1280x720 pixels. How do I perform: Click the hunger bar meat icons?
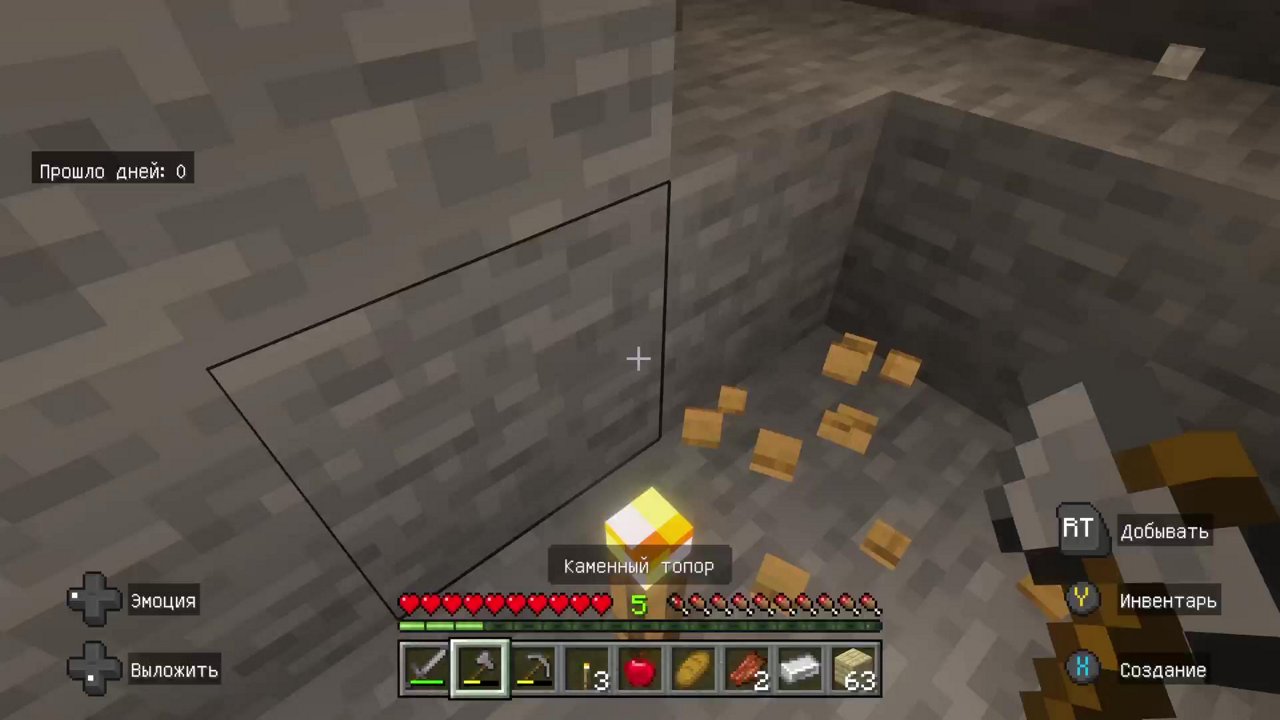[x=775, y=603]
